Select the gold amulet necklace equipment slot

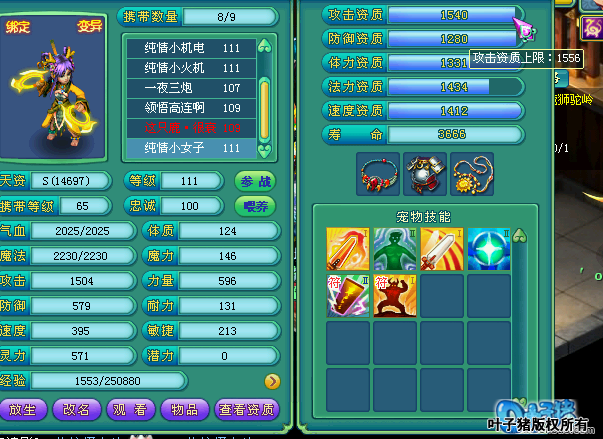coord(472,174)
